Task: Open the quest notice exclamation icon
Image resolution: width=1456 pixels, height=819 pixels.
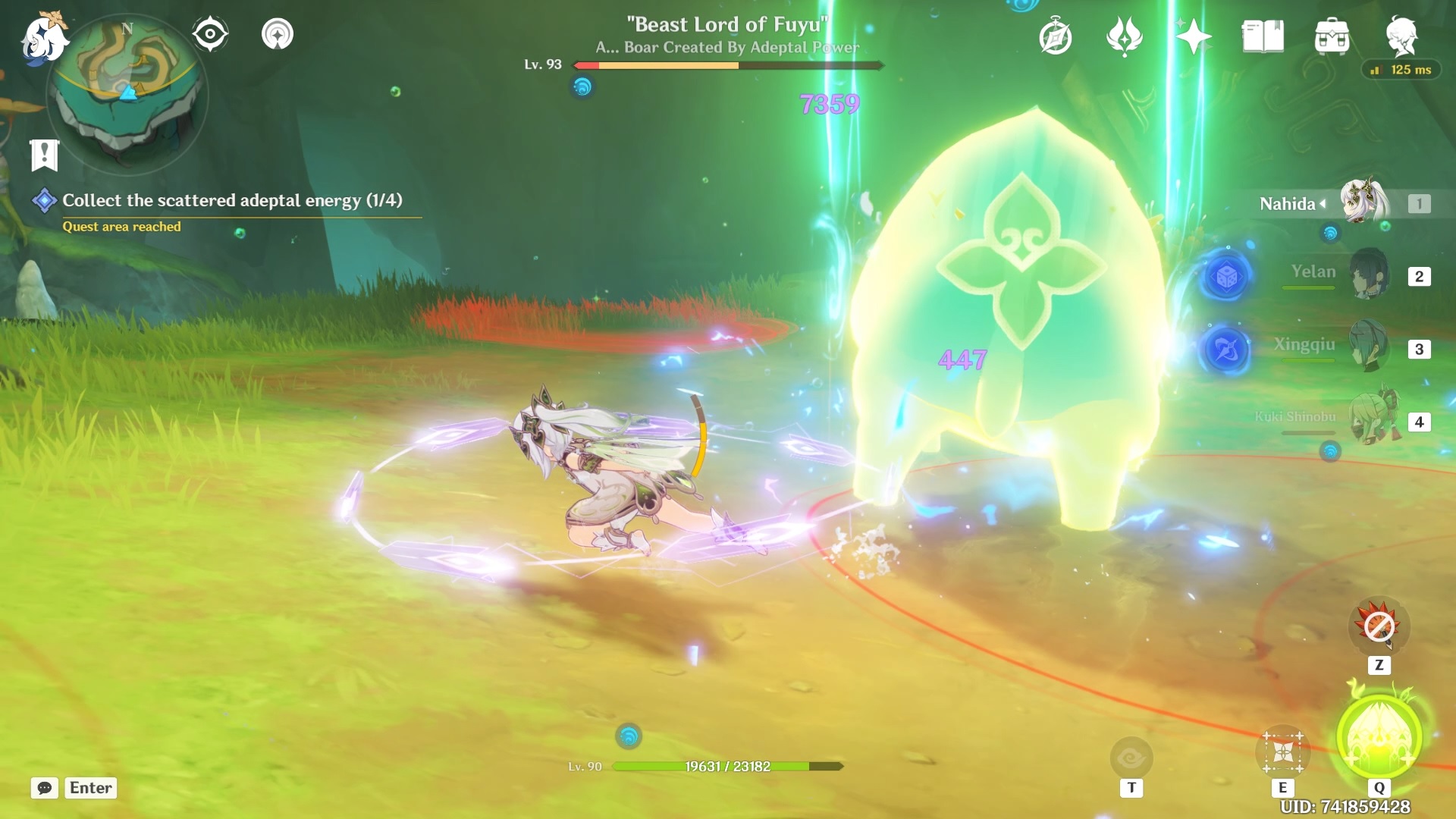Action: point(44,155)
